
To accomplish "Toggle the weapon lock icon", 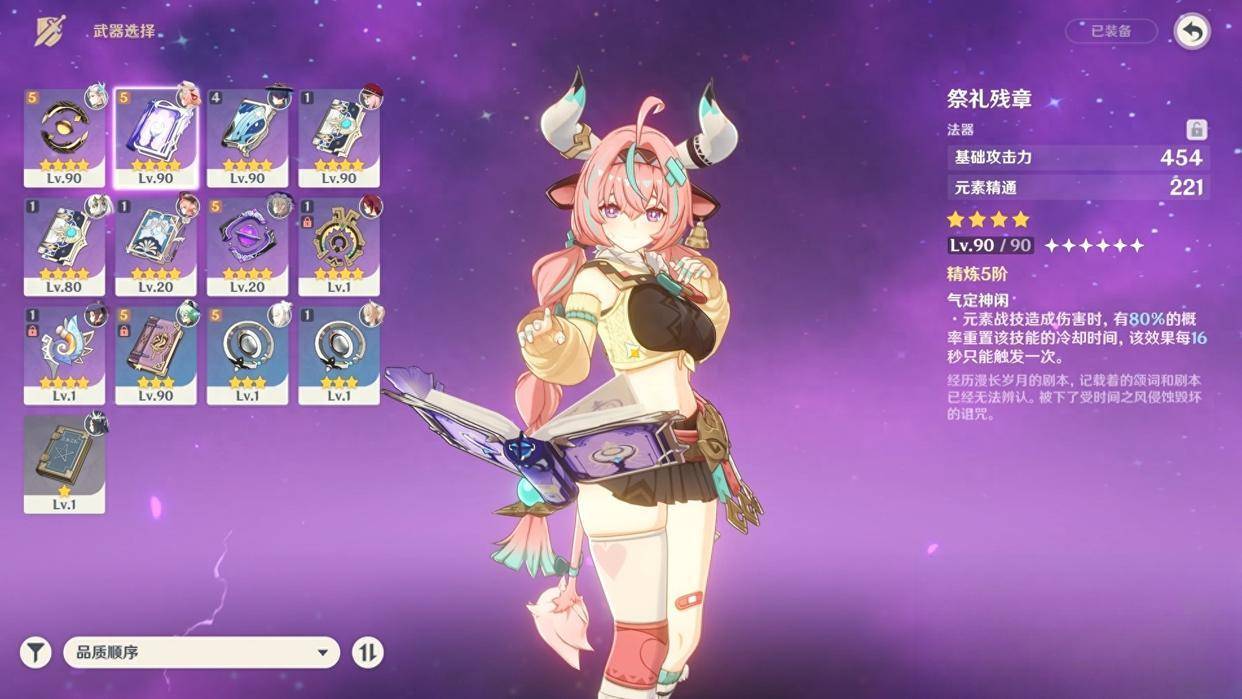I will click(1196, 129).
